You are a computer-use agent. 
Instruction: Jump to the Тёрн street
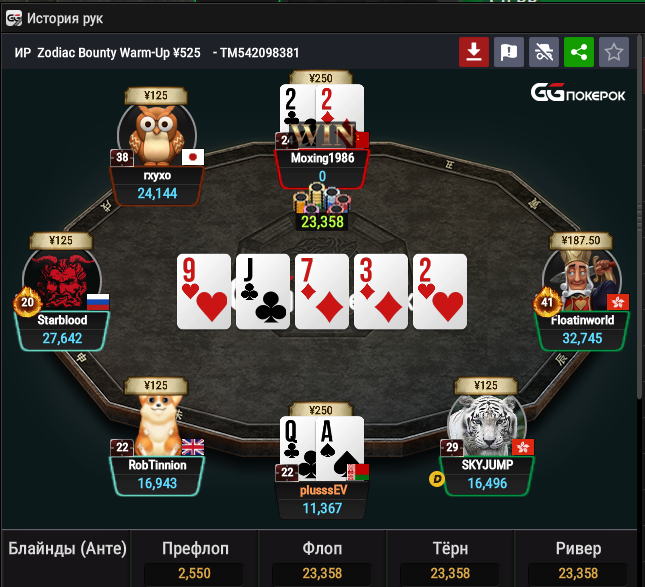point(450,549)
